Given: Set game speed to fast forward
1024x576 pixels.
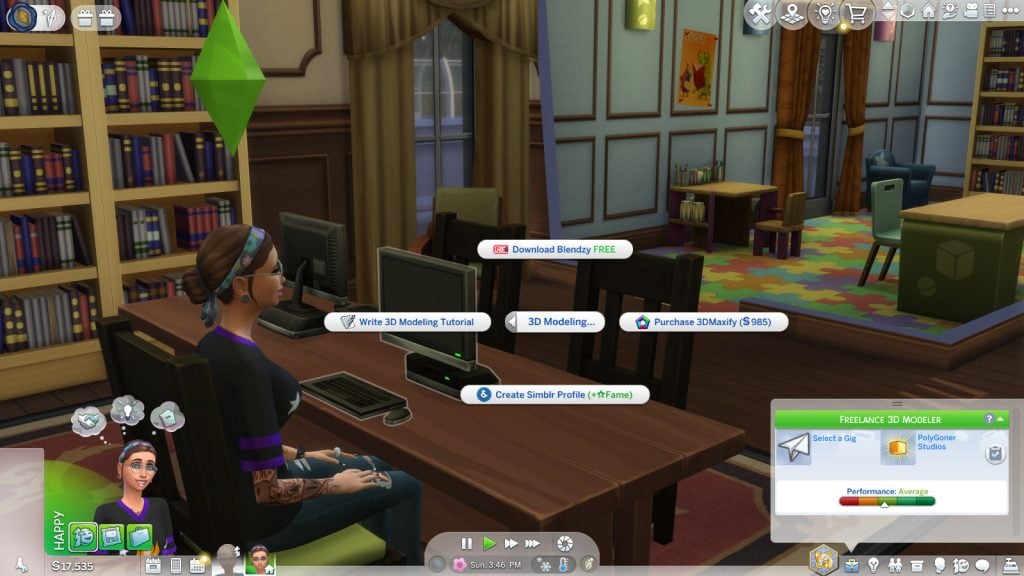Looking at the screenshot, I should 511,543.
